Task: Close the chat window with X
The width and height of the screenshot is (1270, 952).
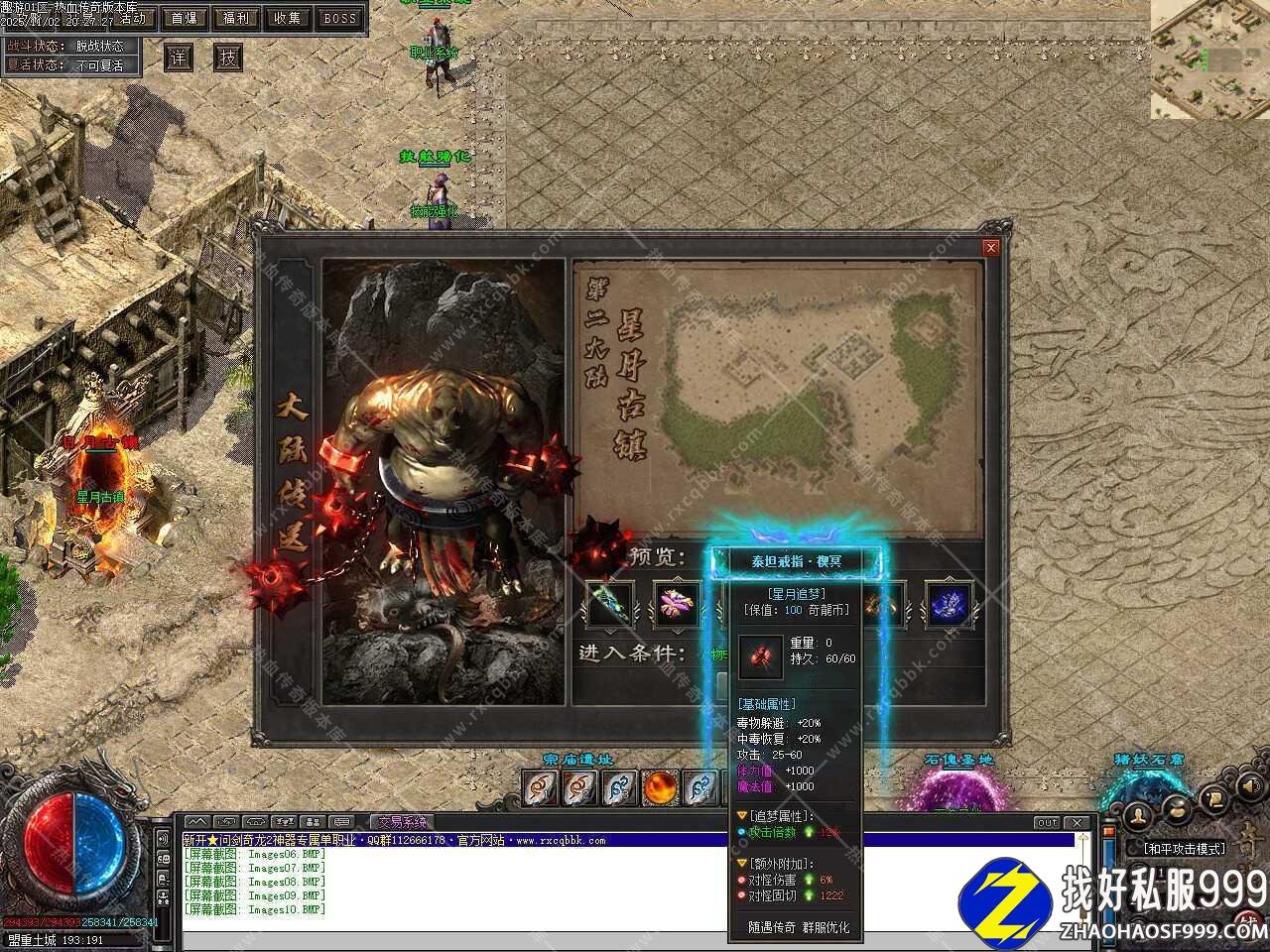Action: (1076, 823)
